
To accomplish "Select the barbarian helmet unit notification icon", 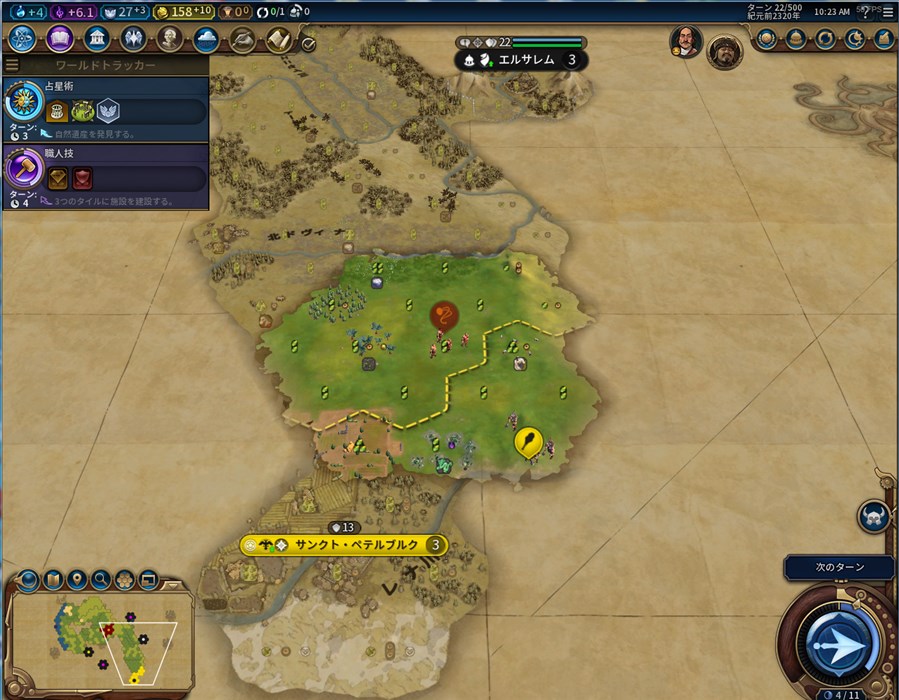I will click(x=873, y=517).
